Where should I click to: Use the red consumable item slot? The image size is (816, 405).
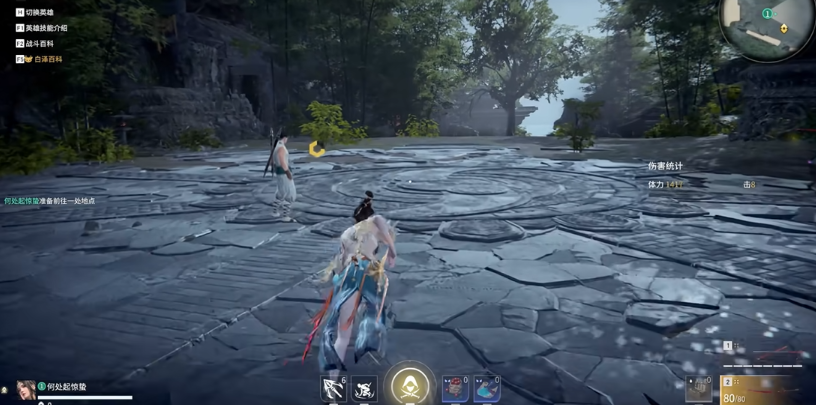pyautogui.click(x=455, y=388)
